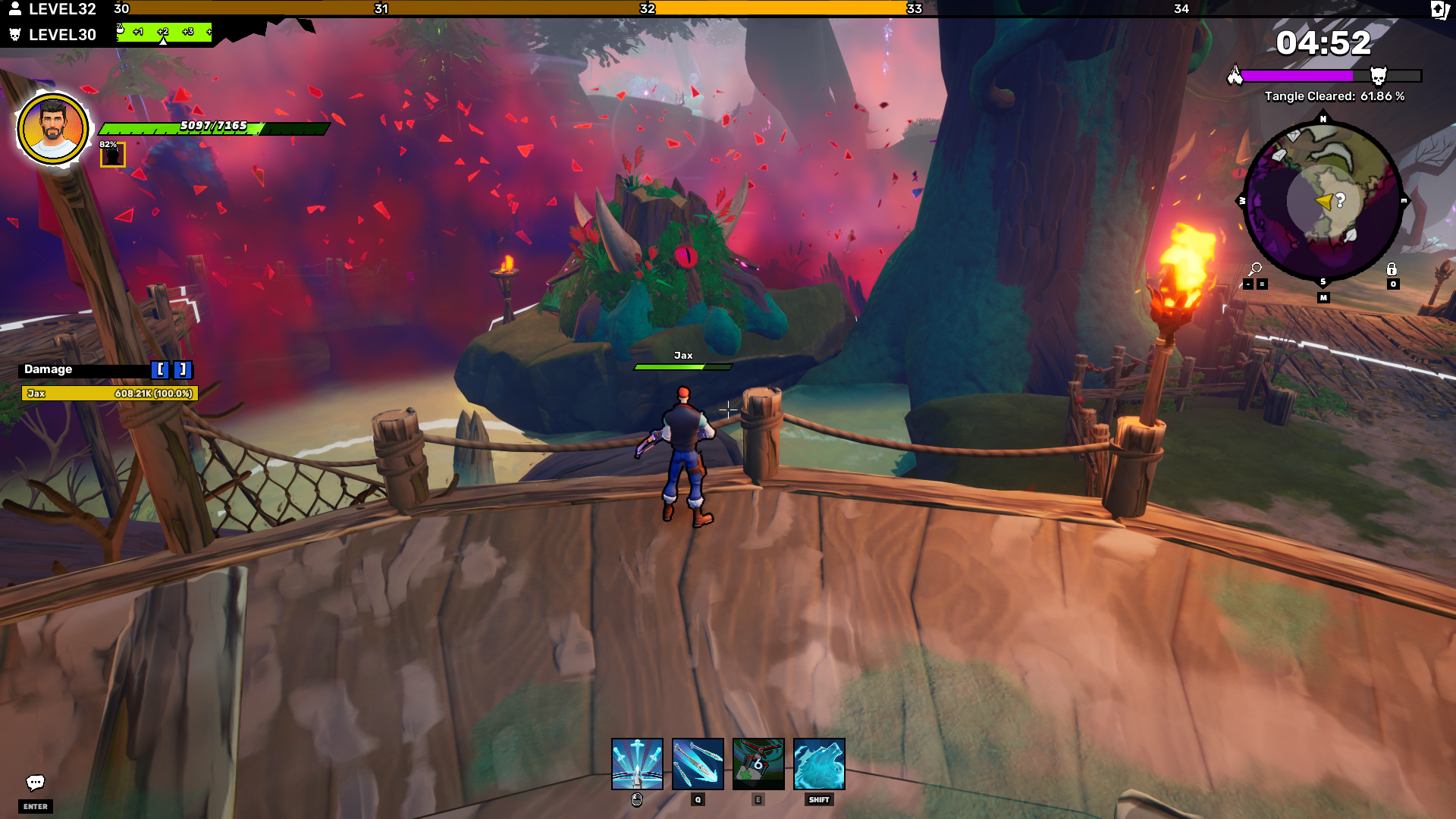Select the question mark marker on minimap
The image size is (1456, 819).
tap(1341, 200)
